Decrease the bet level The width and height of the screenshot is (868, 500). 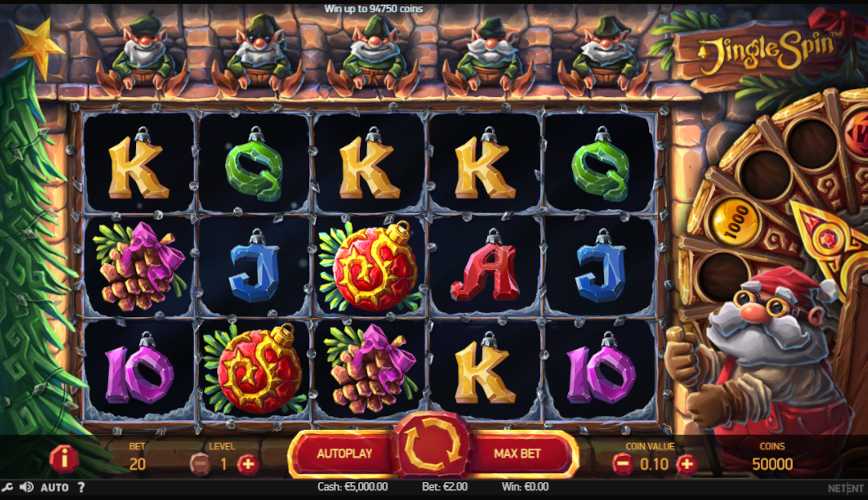(x=200, y=463)
